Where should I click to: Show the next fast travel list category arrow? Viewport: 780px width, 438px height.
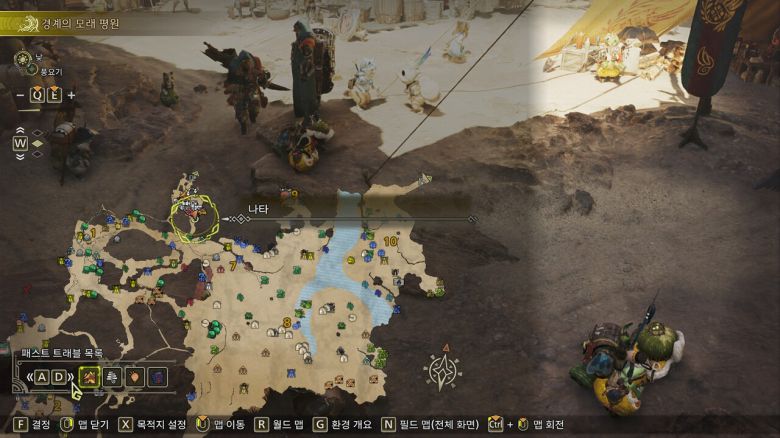(x=70, y=377)
